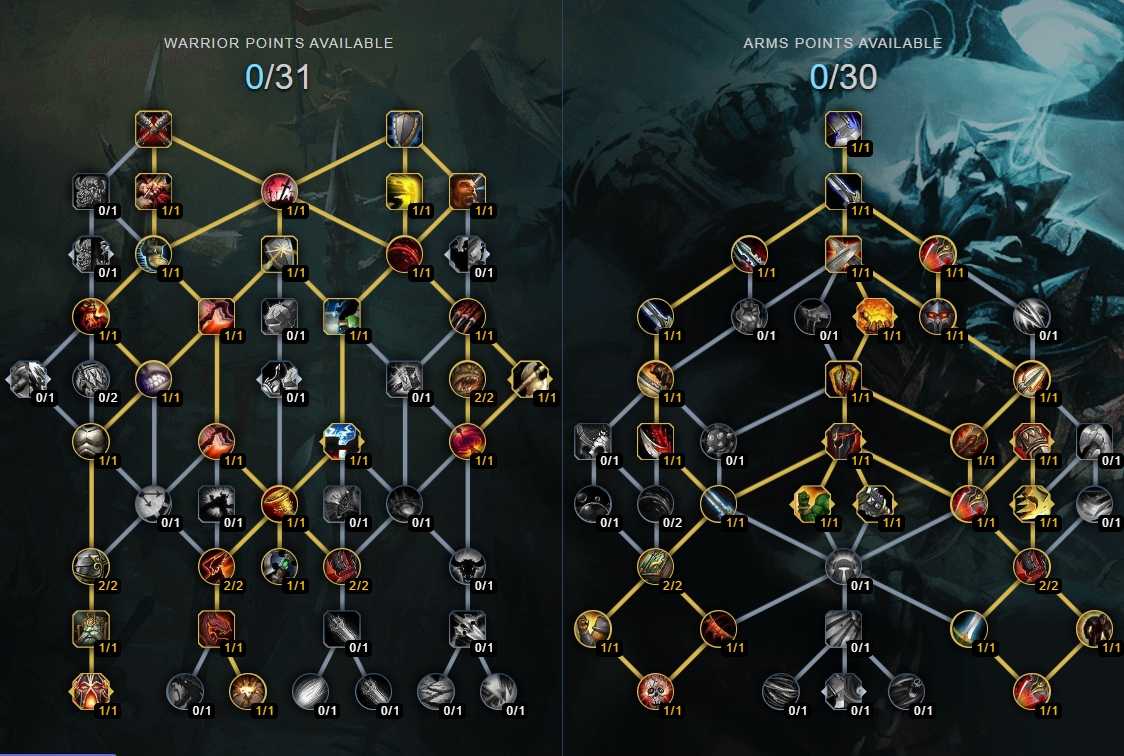The image size is (1124, 756).
Task: Choose the shield Defensive Stance talent
Action: [x=404, y=128]
